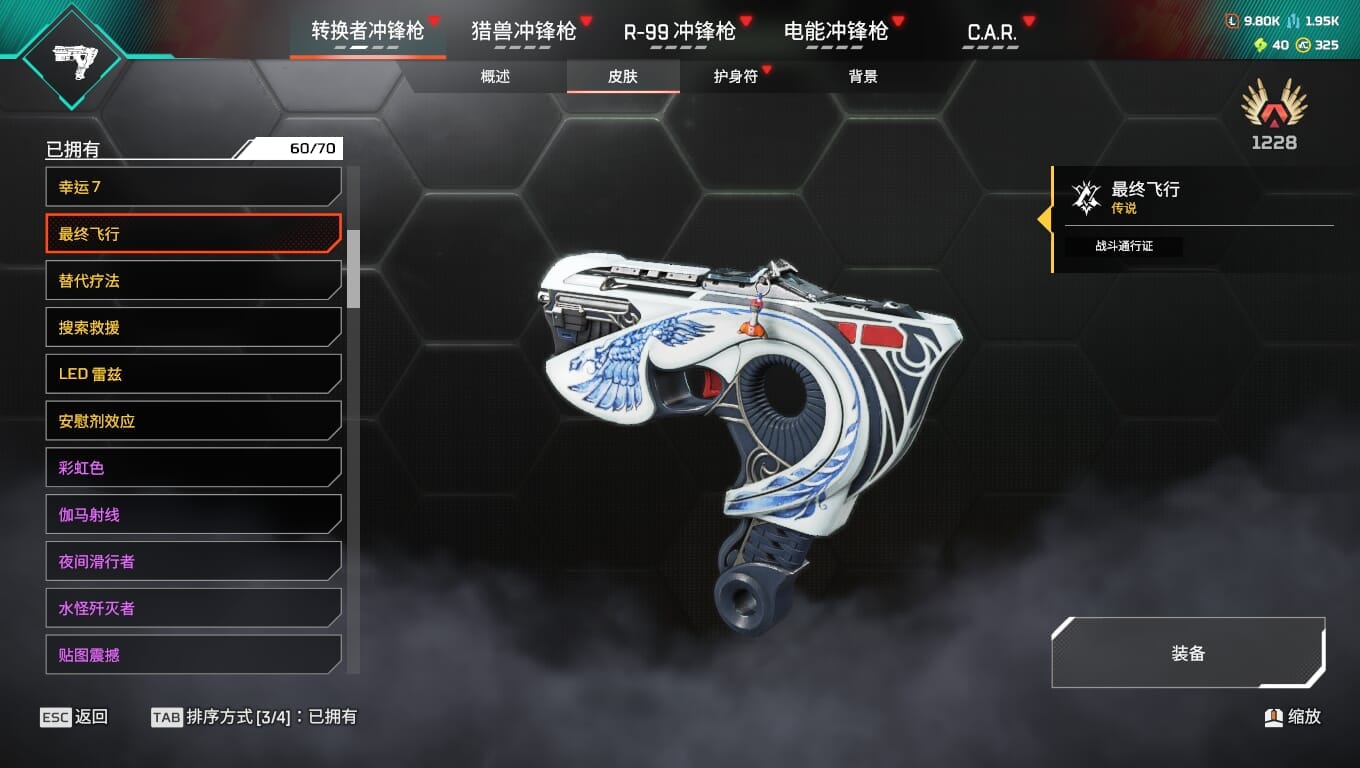Switch to the 护身符 charms sub-tab

tap(735, 76)
